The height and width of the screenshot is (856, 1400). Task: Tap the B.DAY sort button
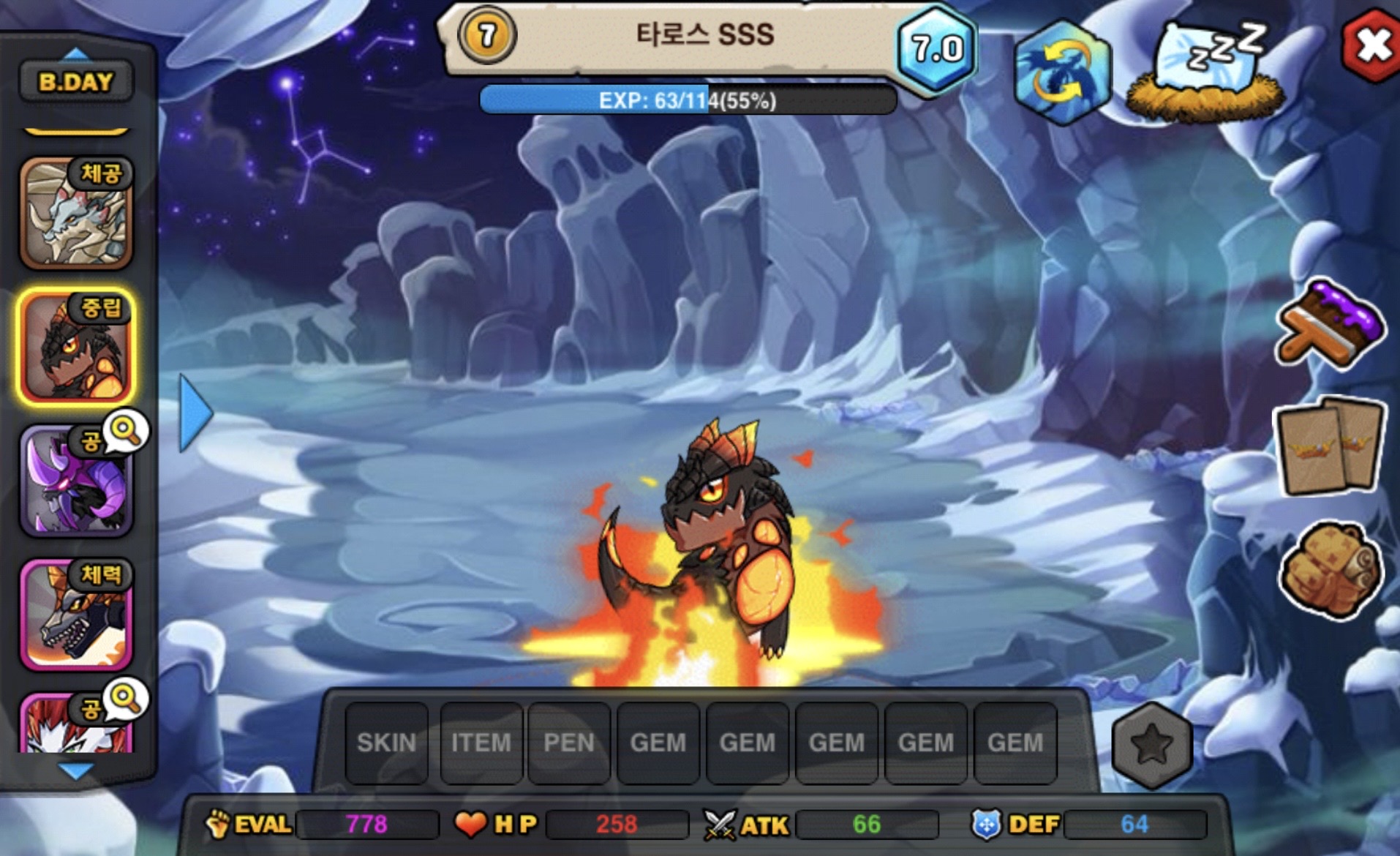coord(76,81)
